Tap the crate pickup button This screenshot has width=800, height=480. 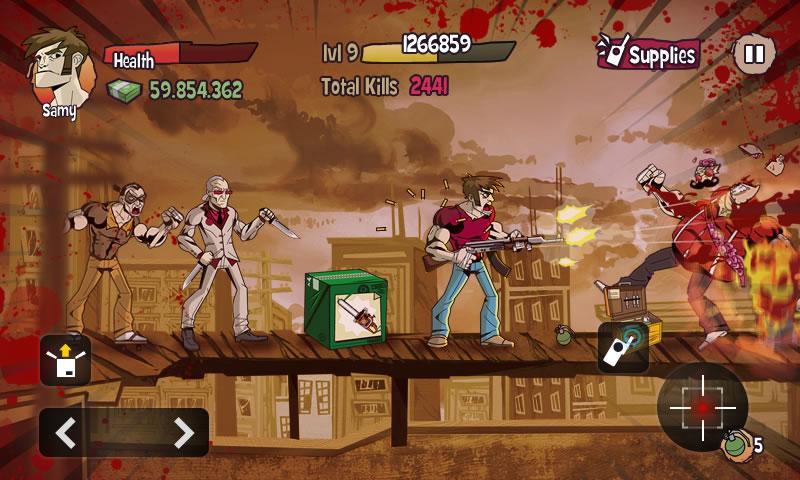click(x=65, y=360)
